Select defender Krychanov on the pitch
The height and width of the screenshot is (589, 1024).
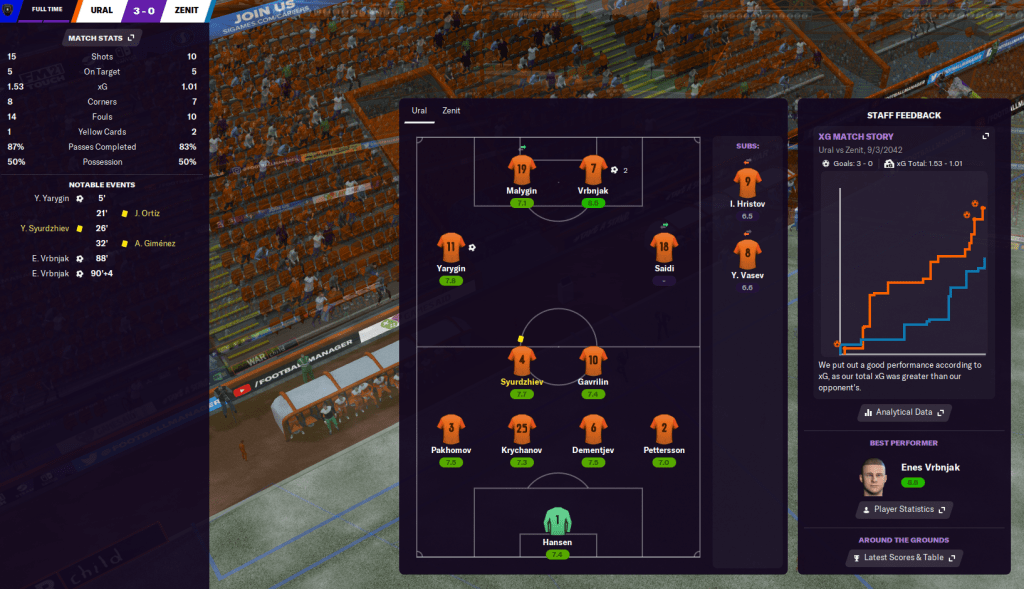[521, 430]
